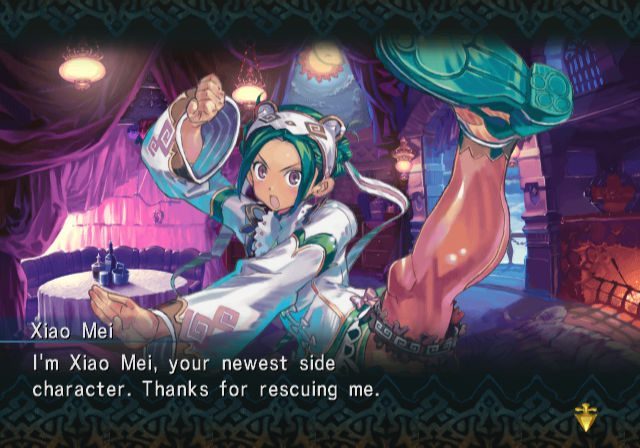
Task: Click the golden advance-dialogue arrow
Action: click(586, 414)
